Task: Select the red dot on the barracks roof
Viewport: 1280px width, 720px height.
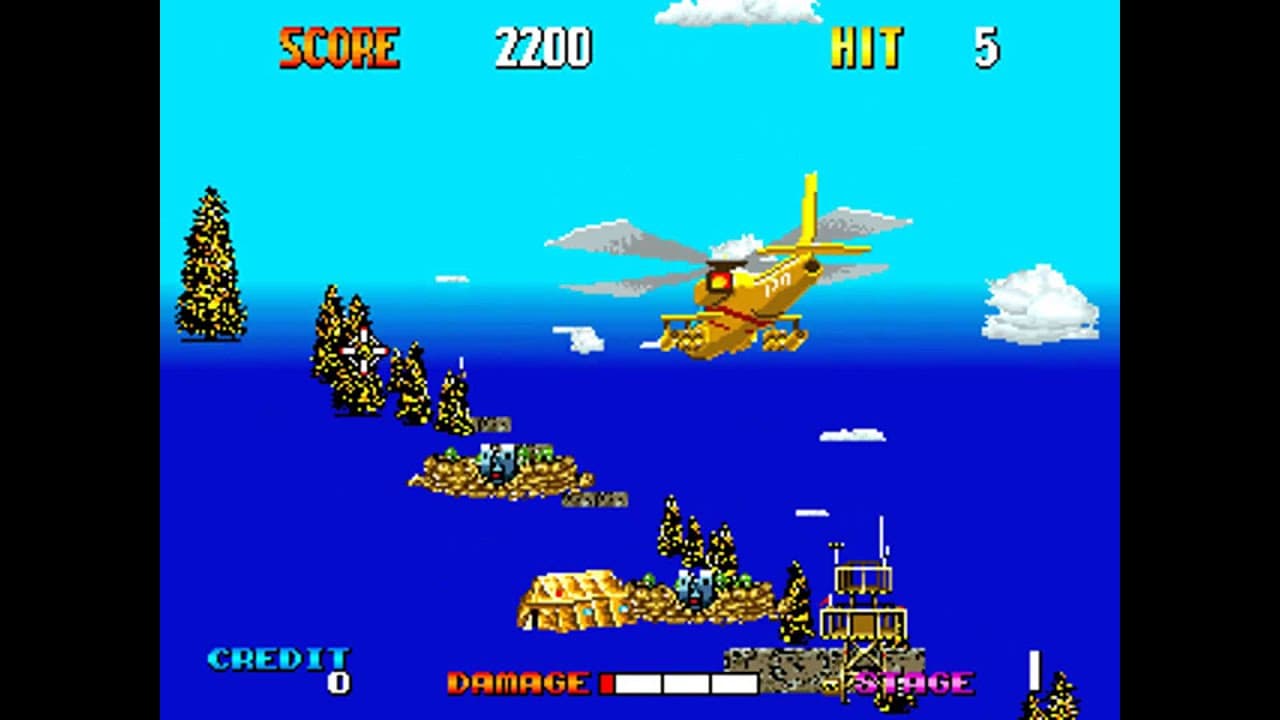Action: (560, 590)
